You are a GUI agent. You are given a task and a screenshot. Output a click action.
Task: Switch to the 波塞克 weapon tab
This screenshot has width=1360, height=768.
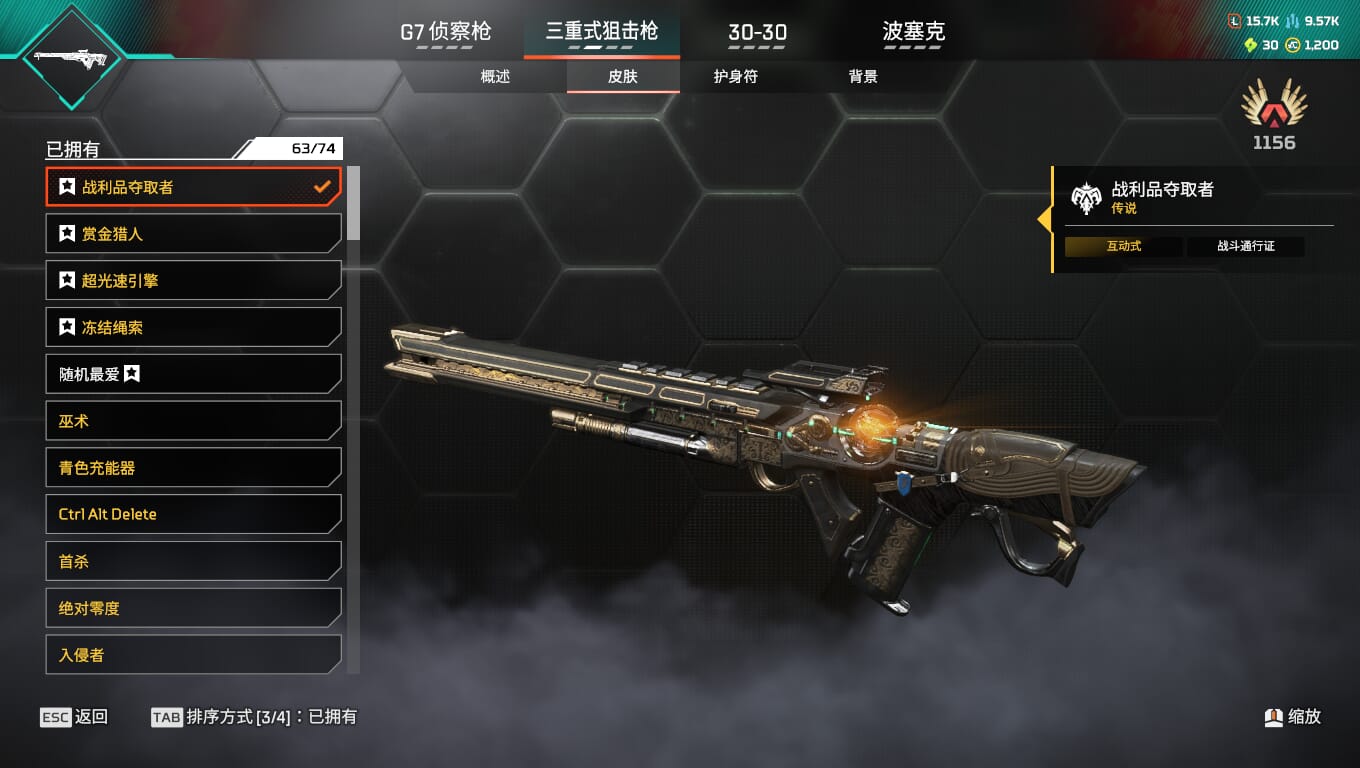[913, 32]
